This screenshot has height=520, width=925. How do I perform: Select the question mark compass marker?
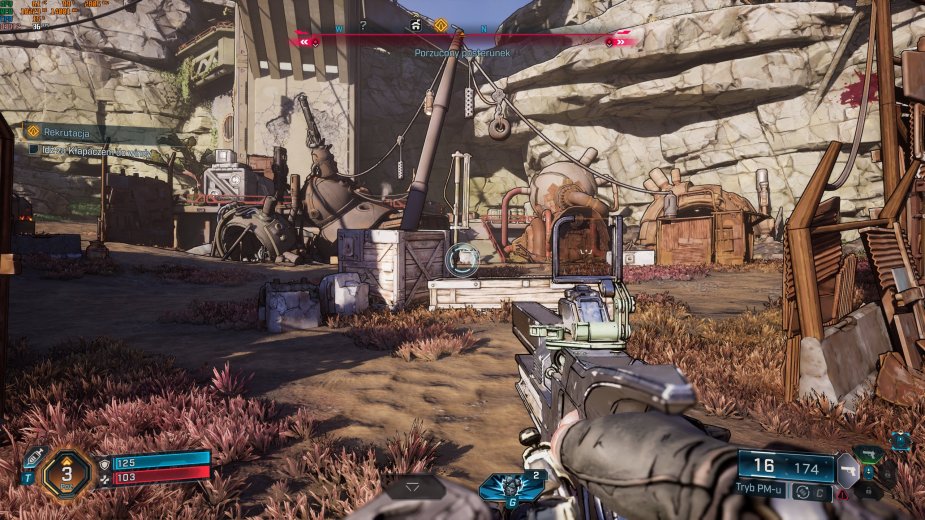363,25
